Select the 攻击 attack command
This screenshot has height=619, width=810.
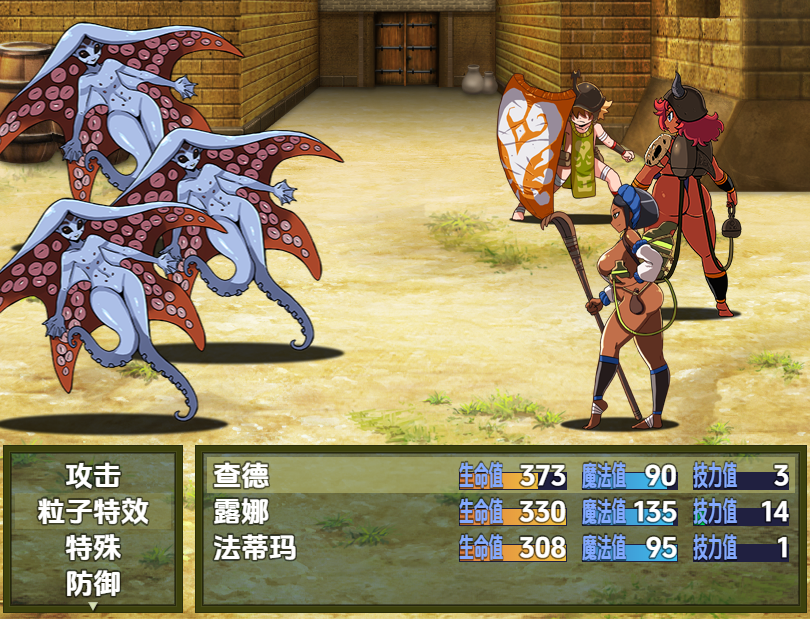[93, 475]
